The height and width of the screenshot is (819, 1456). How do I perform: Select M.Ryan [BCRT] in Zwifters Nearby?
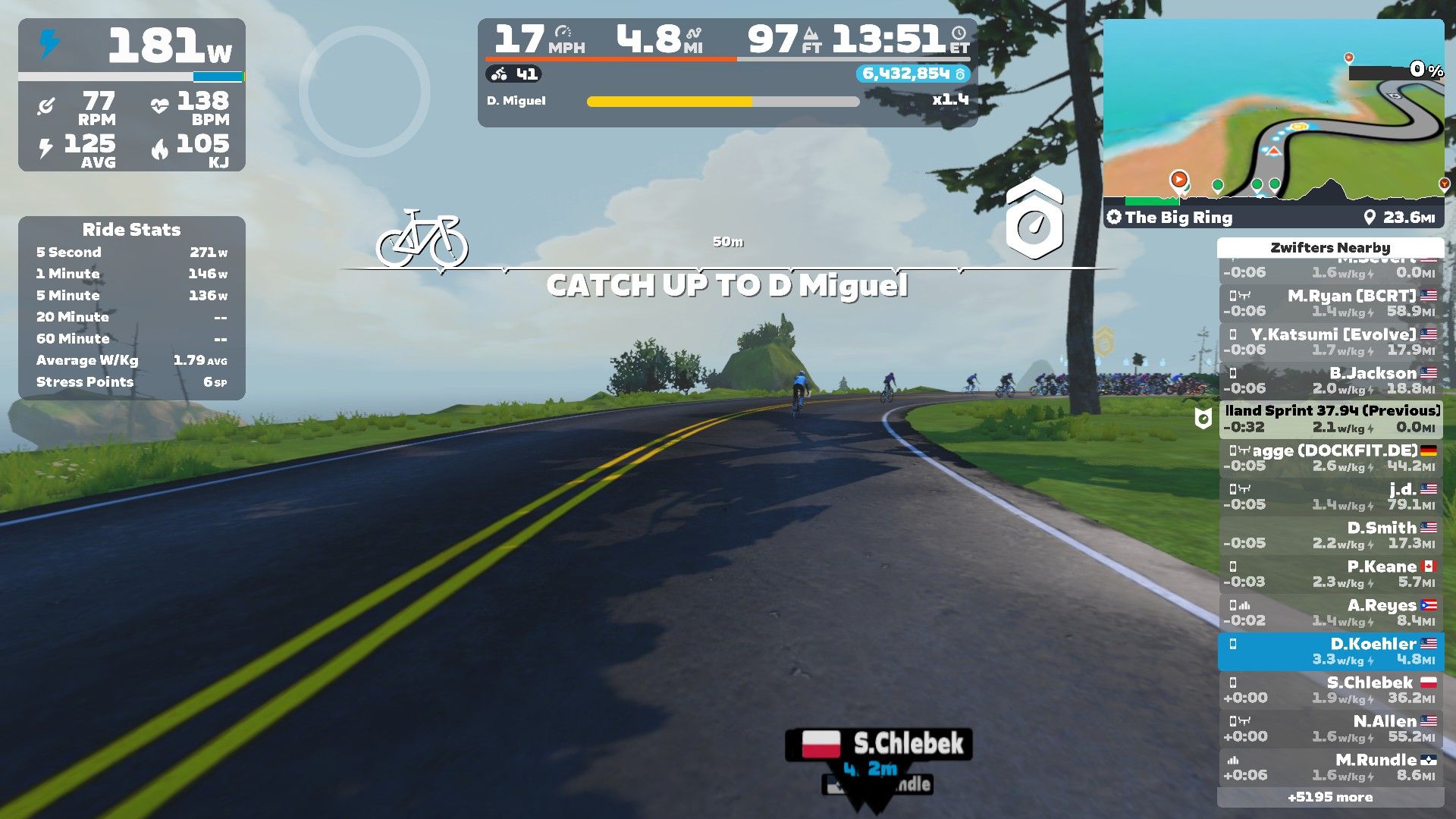tap(1331, 303)
